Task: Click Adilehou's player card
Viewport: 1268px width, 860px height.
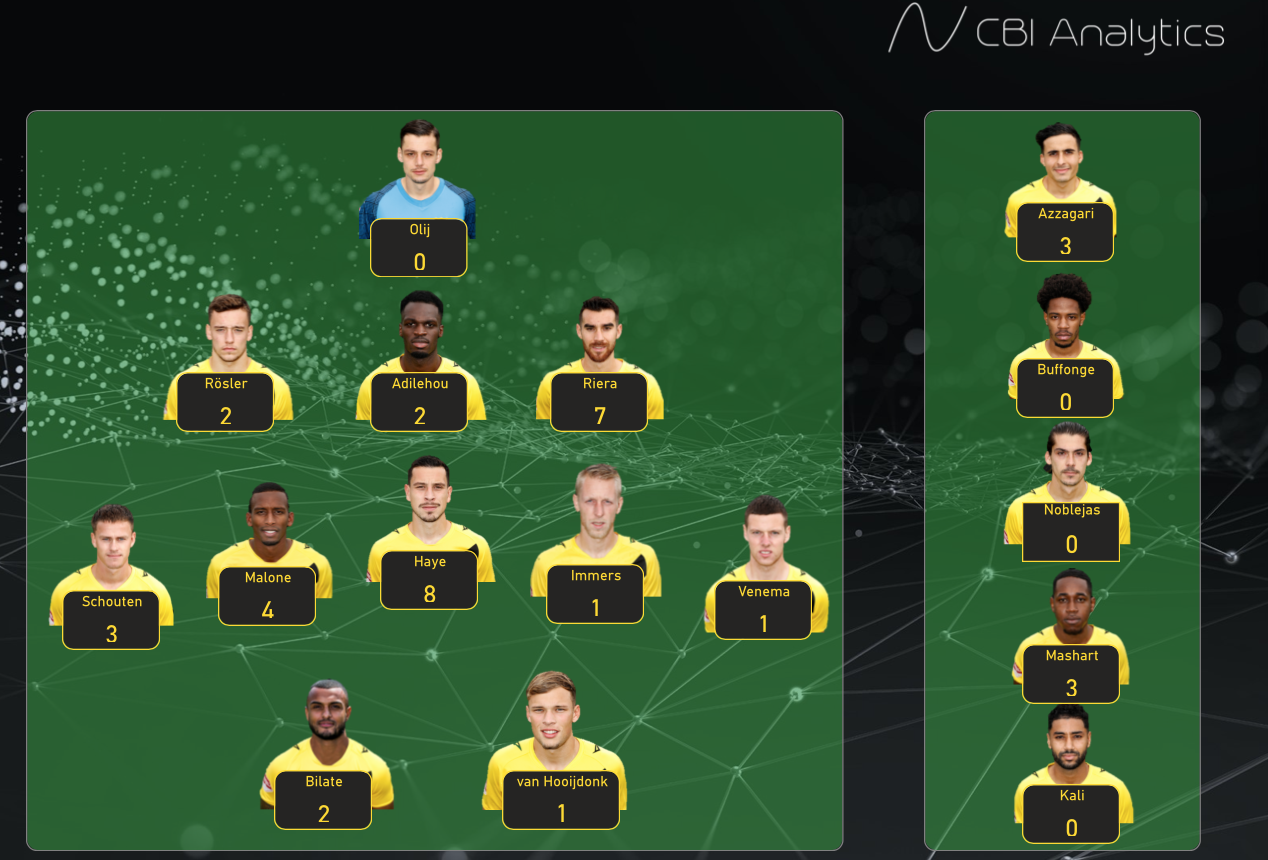Action: [419, 401]
